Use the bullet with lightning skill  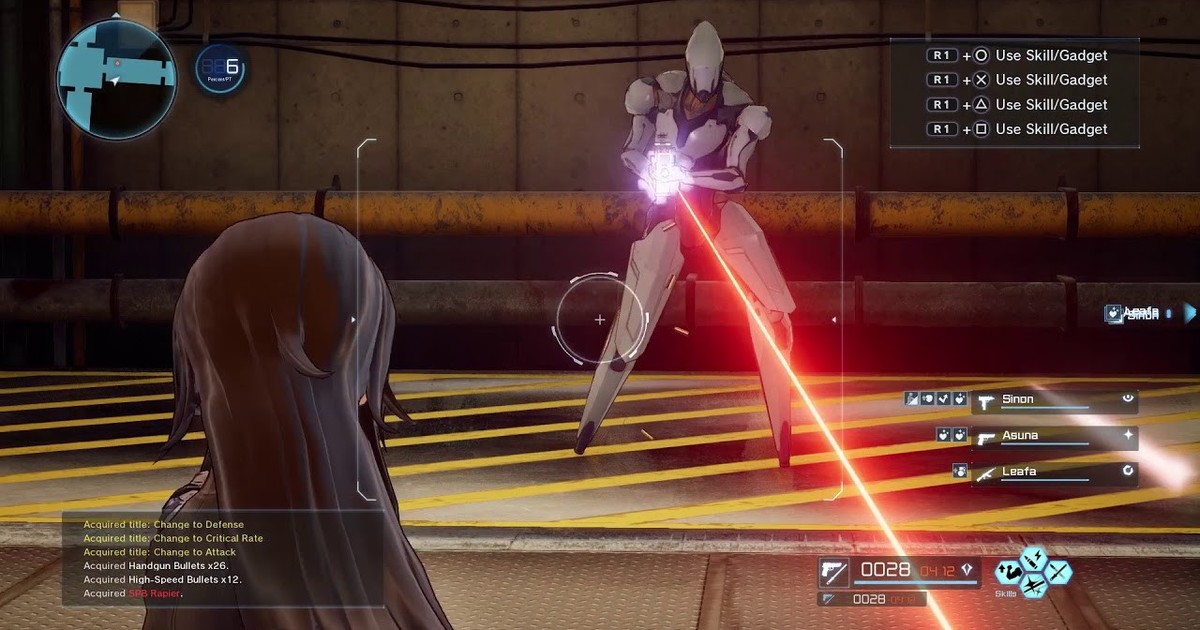coord(1033,559)
